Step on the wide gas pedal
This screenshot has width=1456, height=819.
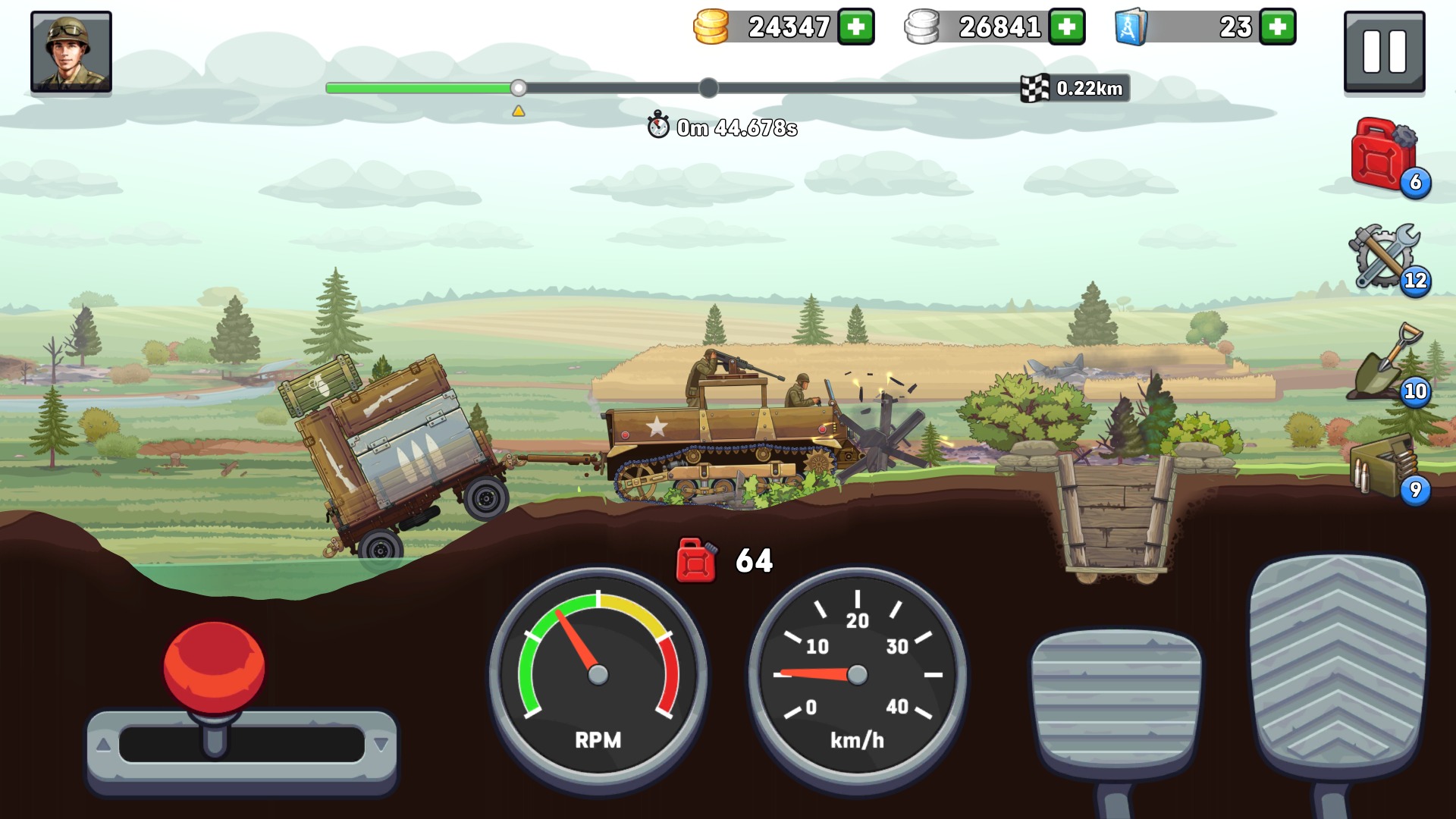point(1338,667)
